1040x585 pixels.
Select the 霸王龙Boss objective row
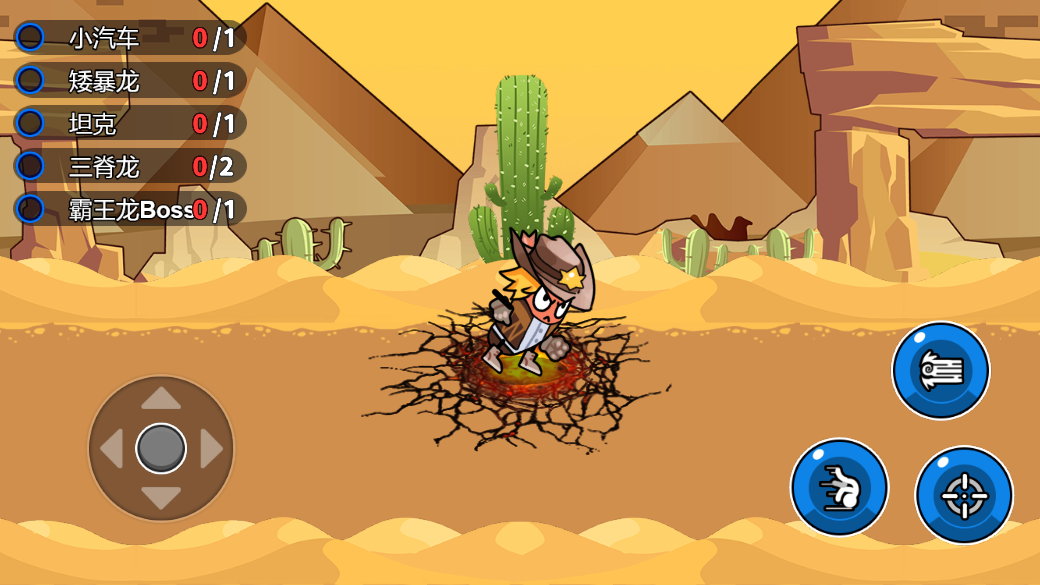point(130,209)
